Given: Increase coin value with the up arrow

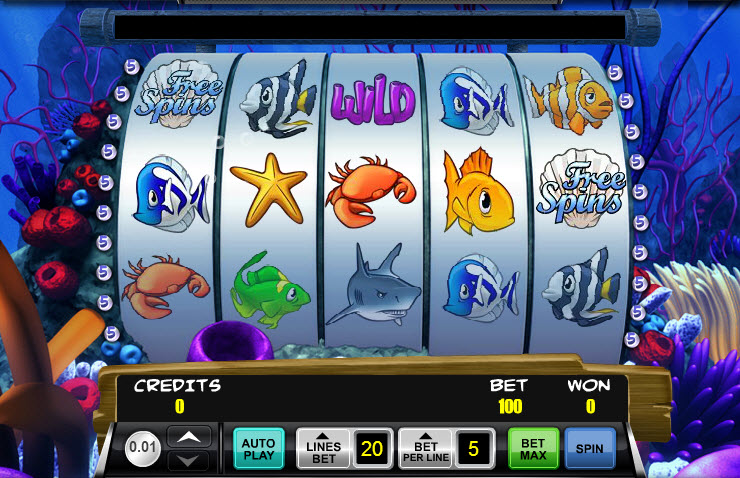Looking at the screenshot, I should [x=188, y=436].
